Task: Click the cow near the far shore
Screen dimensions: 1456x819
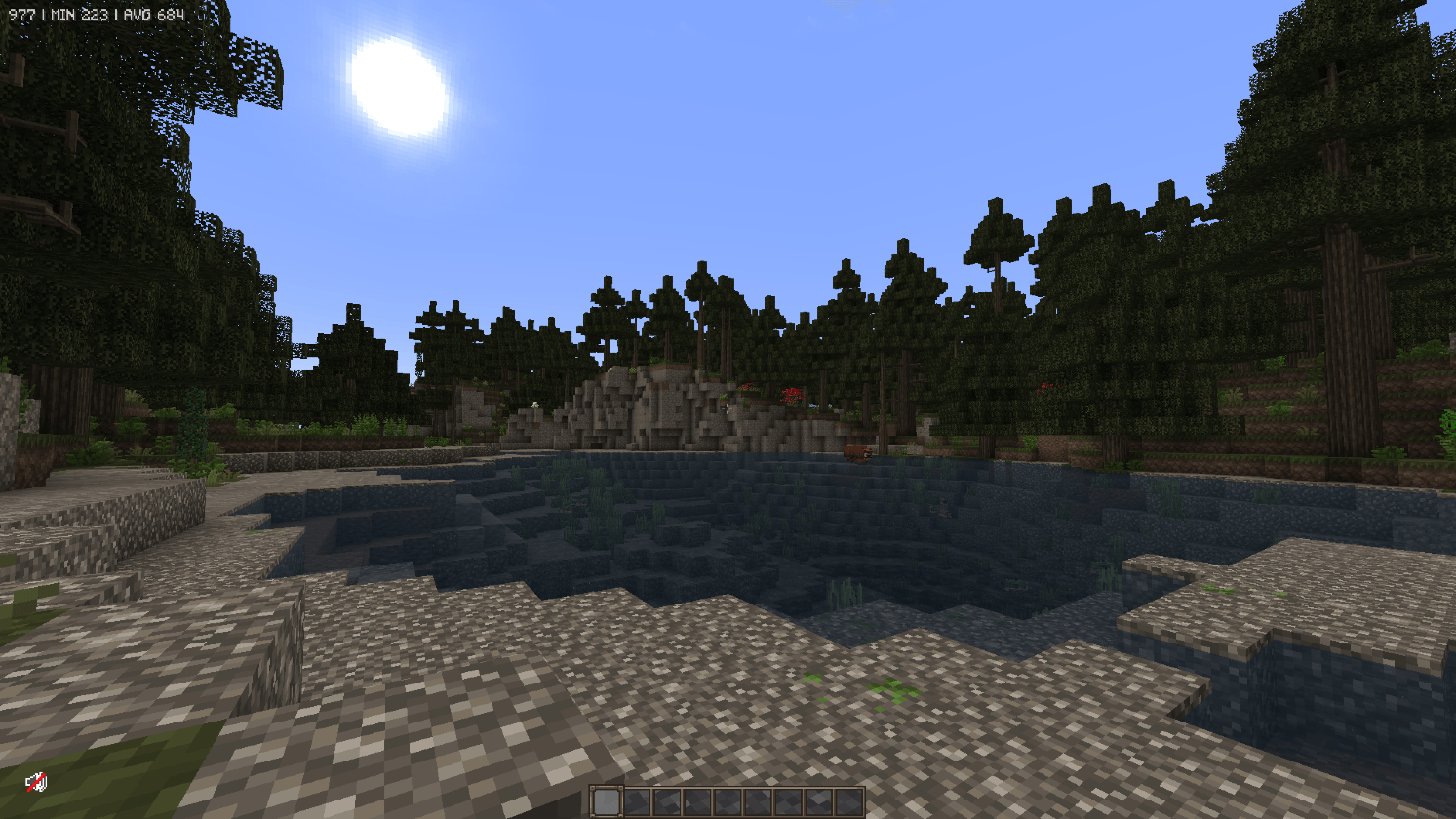Action: [858, 453]
